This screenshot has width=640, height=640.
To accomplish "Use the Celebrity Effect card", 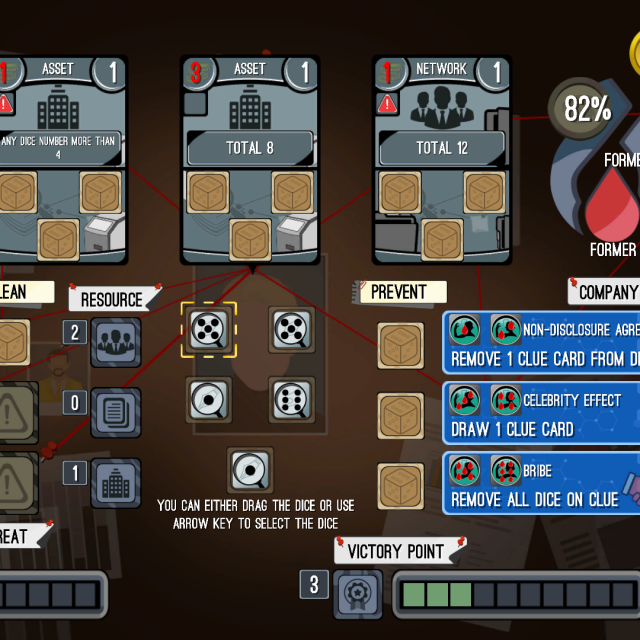I will tap(541, 414).
